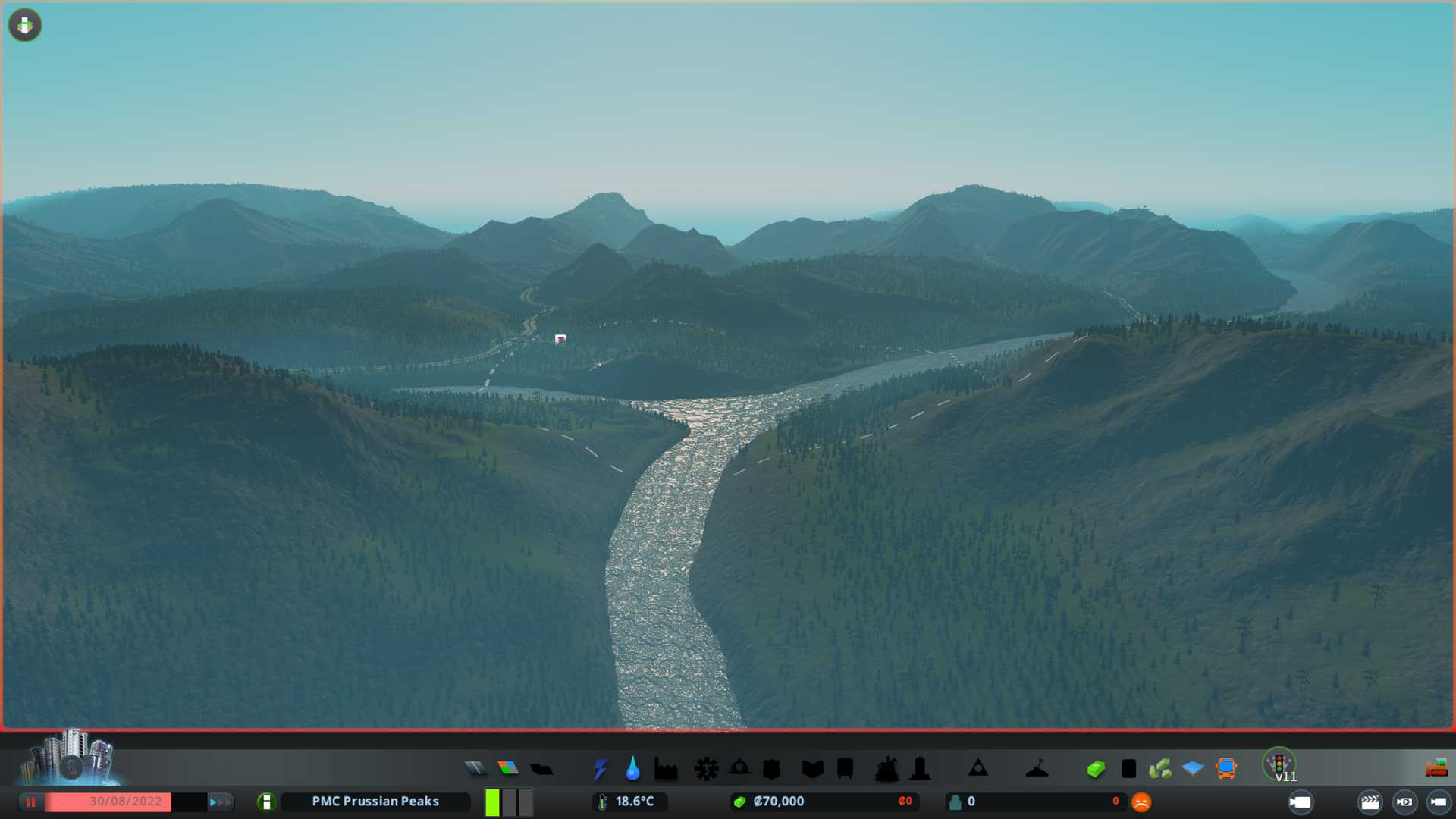Open the milestones skyline panel
This screenshot has height=819, width=1456.
click(70, 757)
